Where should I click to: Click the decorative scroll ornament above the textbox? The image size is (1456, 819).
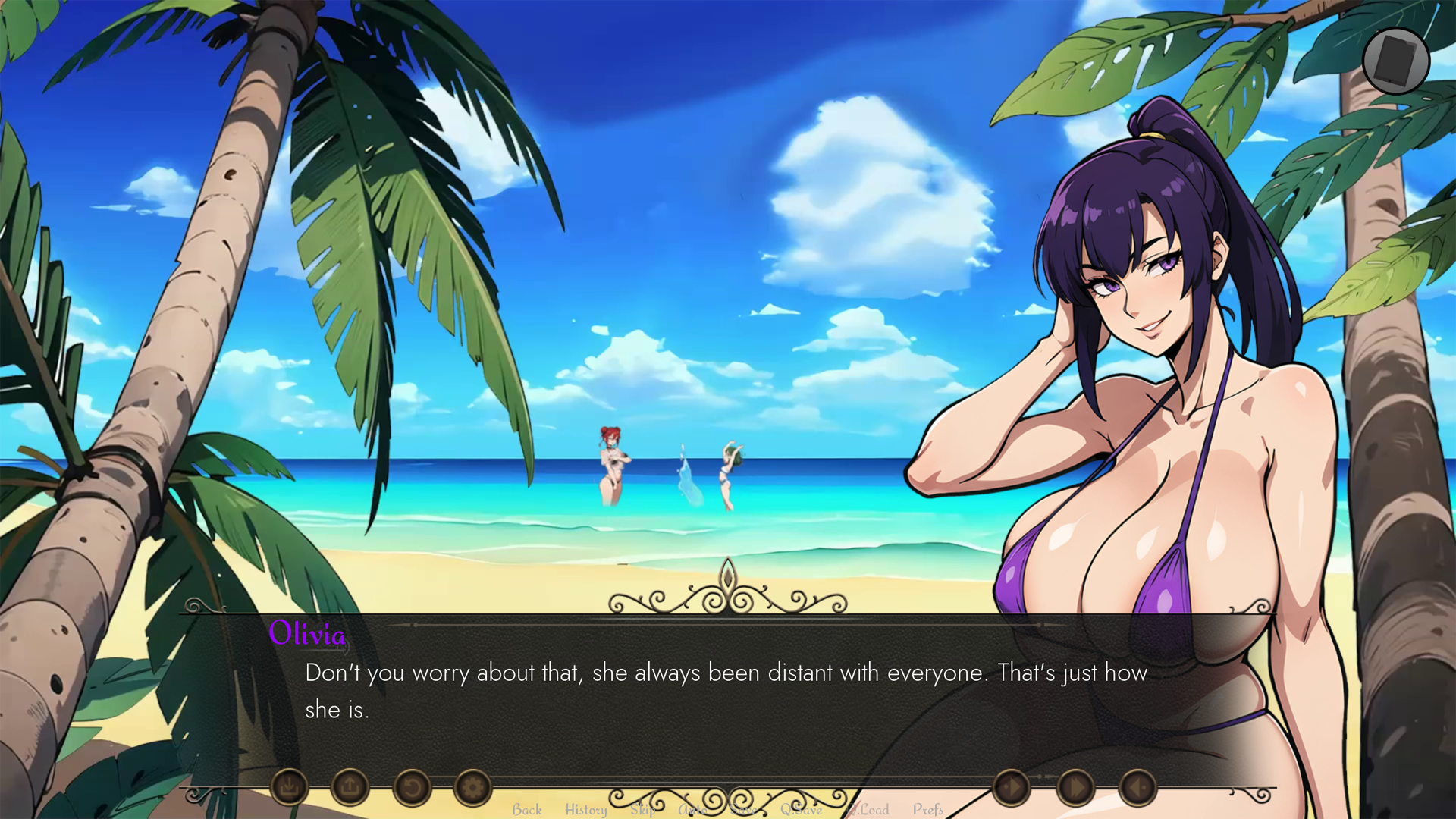[726, 591]
